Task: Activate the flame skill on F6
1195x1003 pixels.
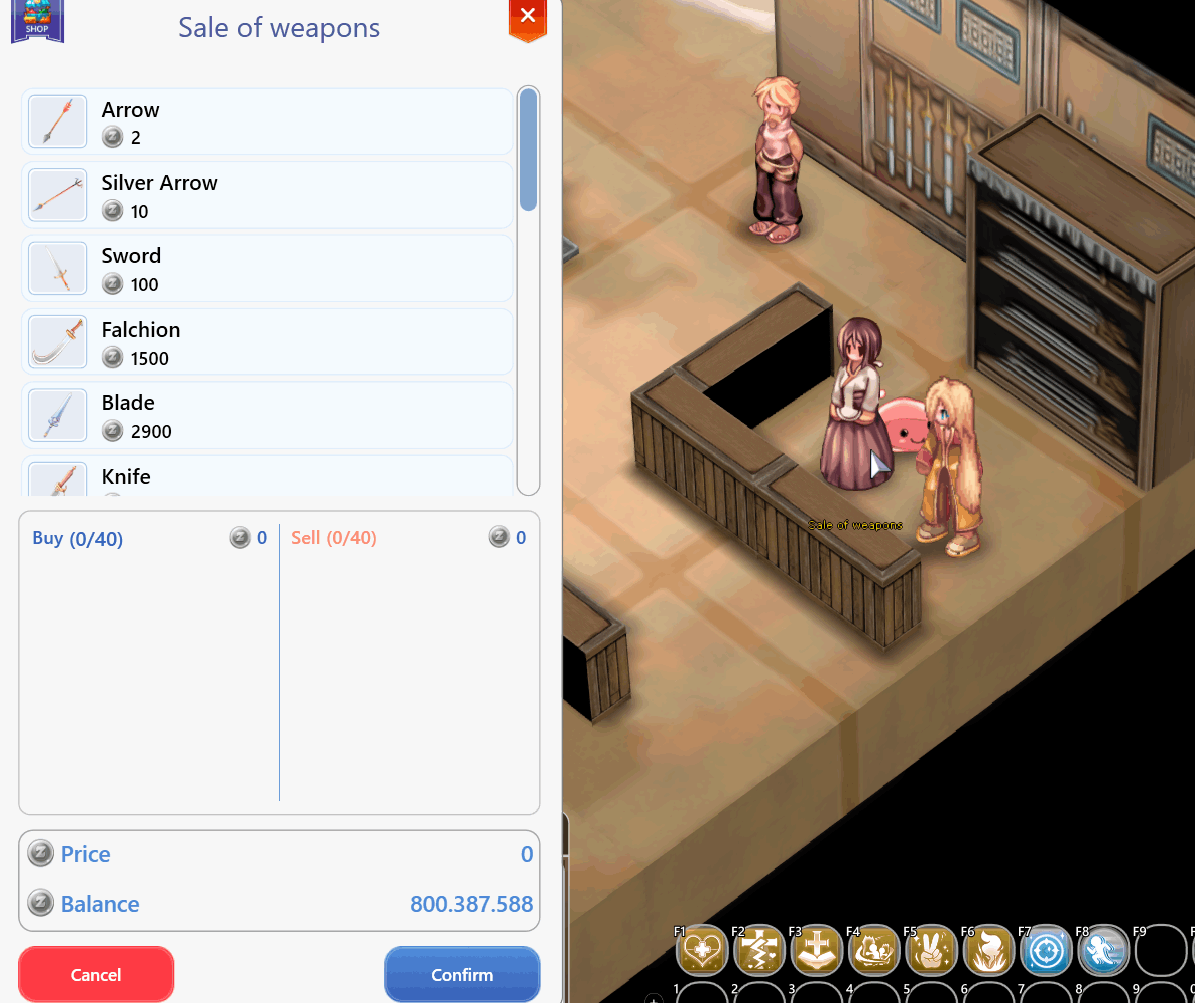Action: pos(990,950)
